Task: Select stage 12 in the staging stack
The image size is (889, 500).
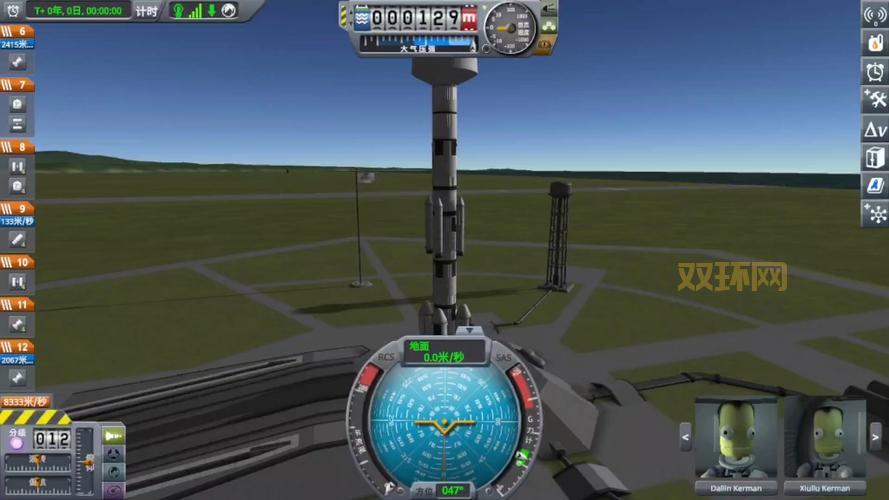Action: coord(18,345)
